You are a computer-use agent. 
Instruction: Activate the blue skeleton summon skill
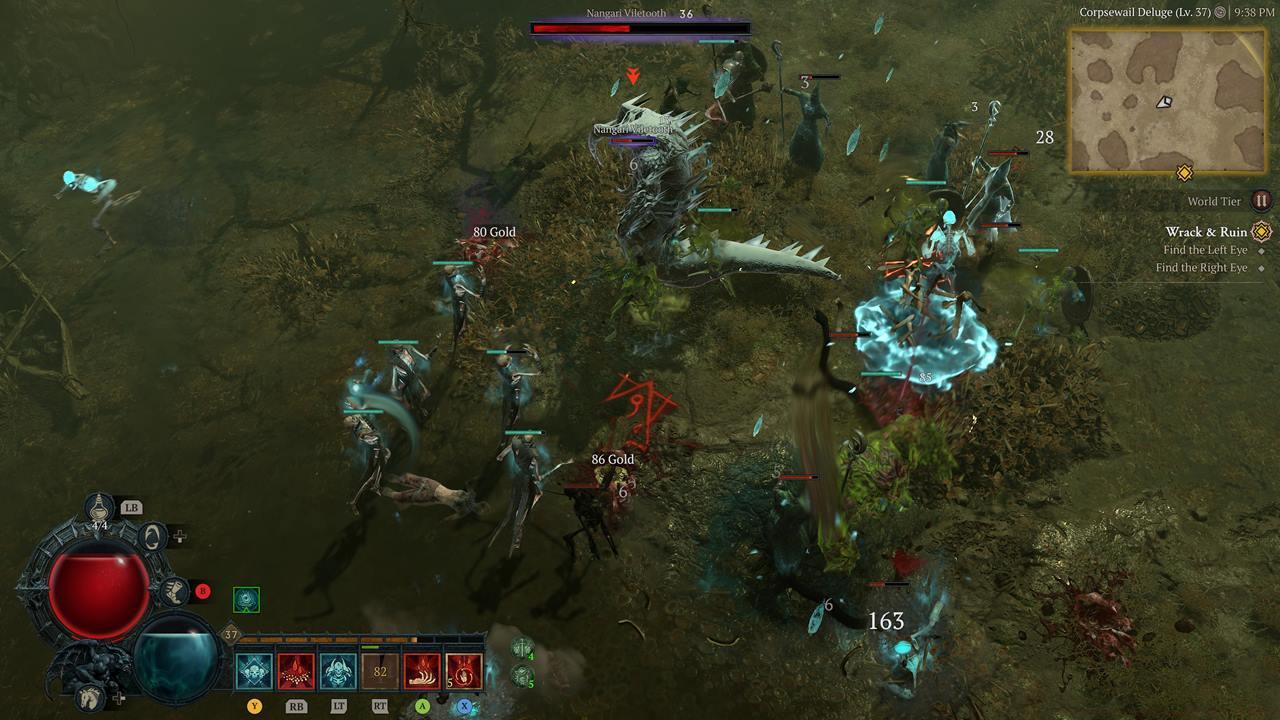[338, 671]
